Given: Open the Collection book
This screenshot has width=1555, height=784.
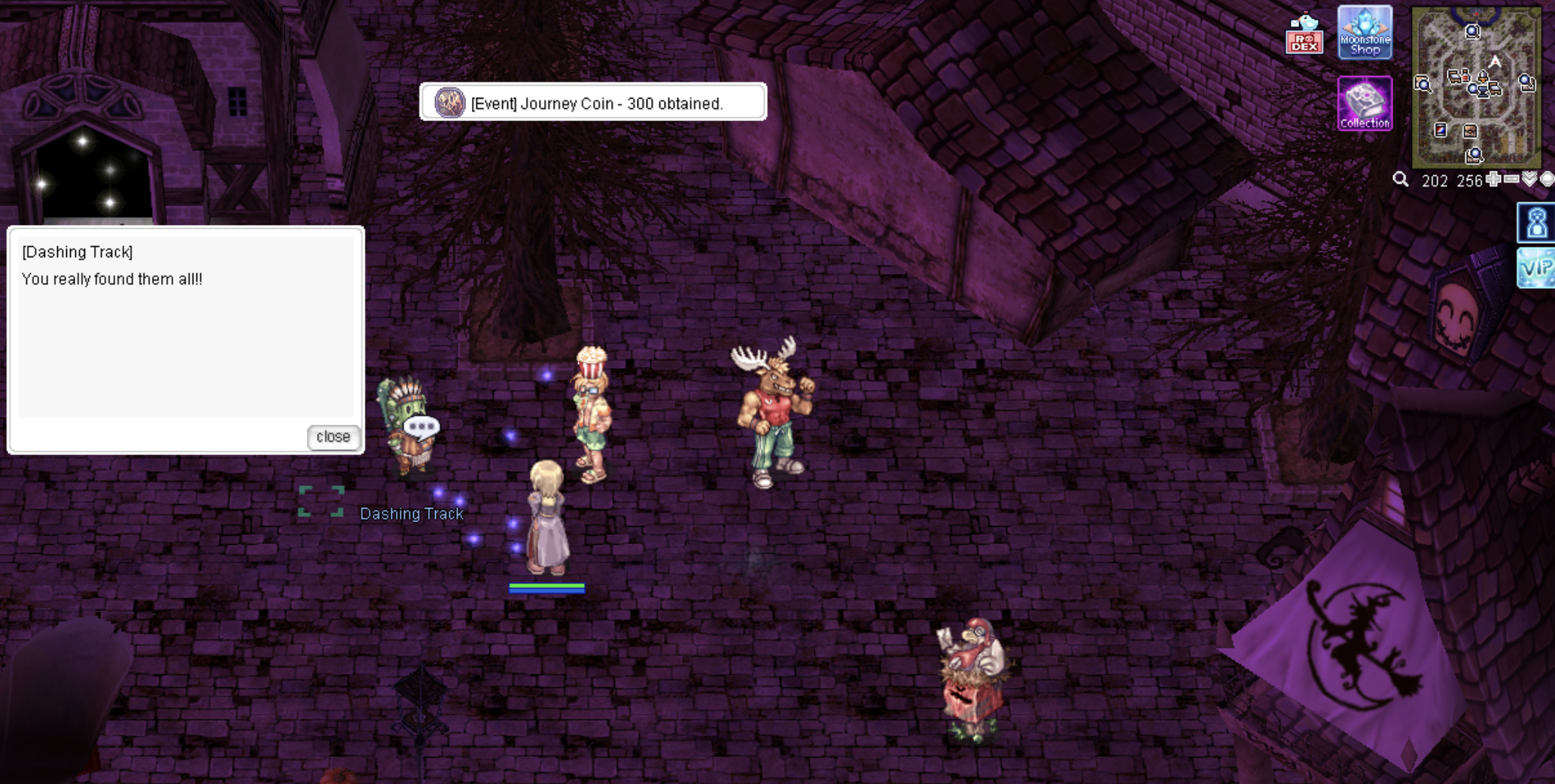Looking at the screenshot, I should point(1365,104).
